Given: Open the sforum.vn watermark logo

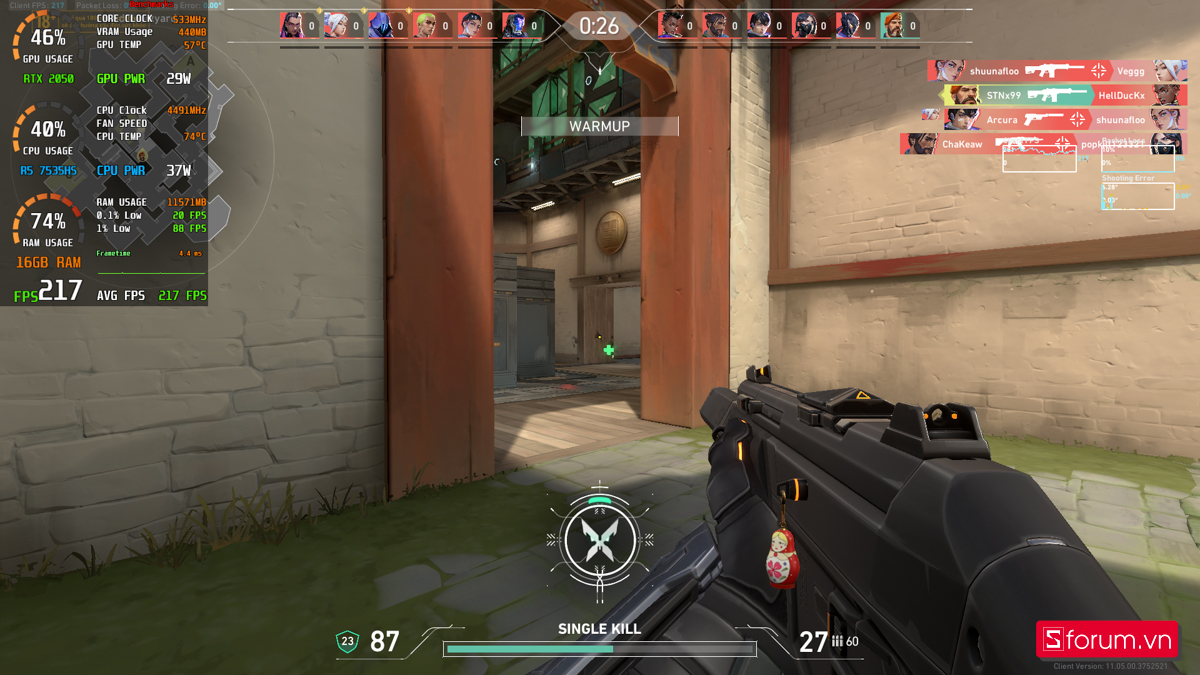Looking at the screenshot, I should coord(1106,639).
